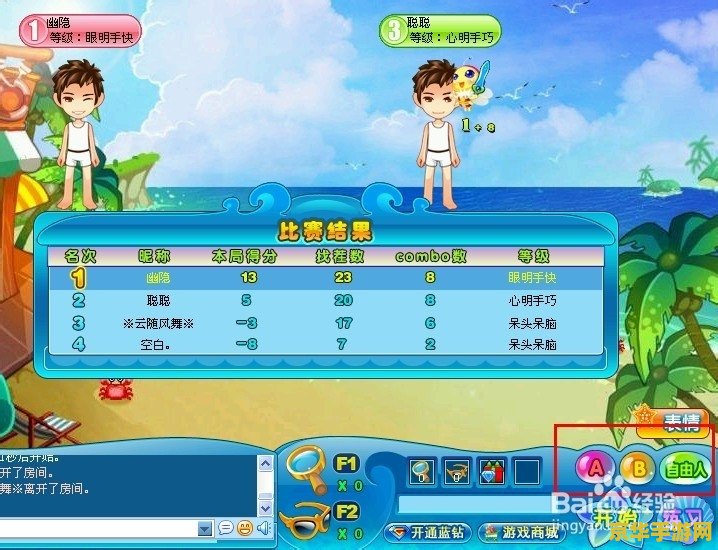Select the 空白。 fourth-place result row

[326, 344]
